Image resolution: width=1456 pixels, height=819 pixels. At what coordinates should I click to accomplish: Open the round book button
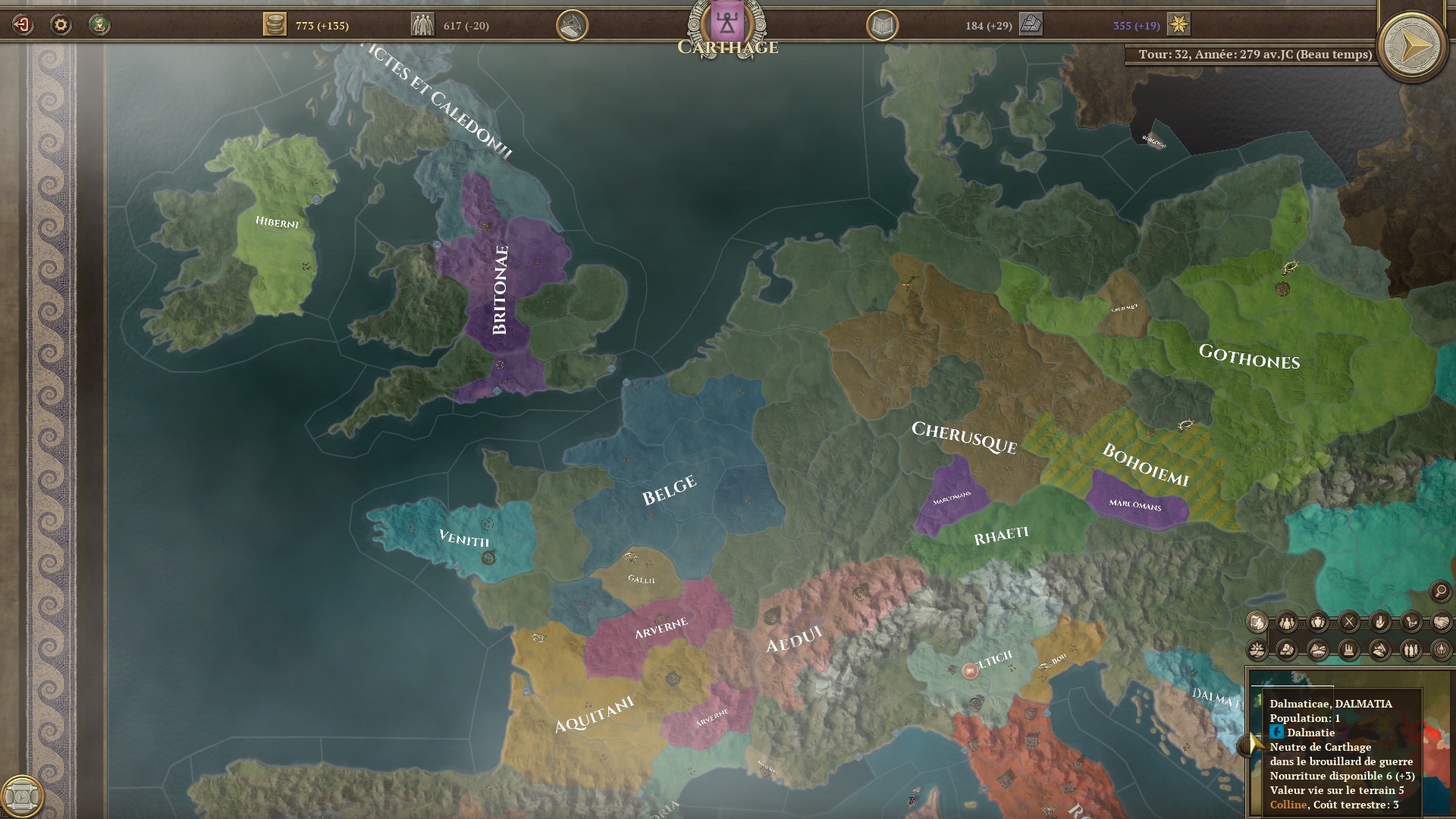coord(882,26)
